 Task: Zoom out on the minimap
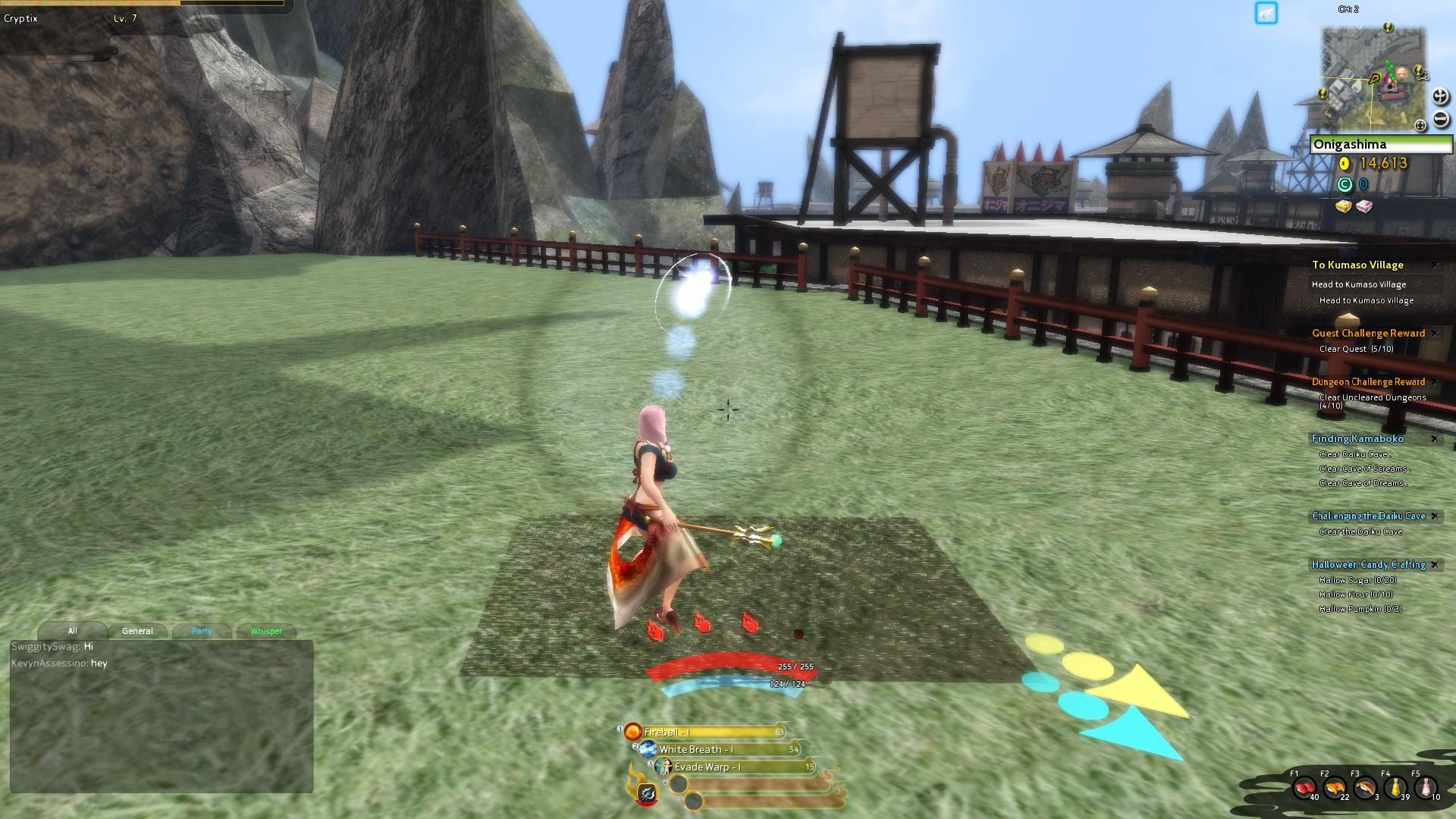point(1439,118)
